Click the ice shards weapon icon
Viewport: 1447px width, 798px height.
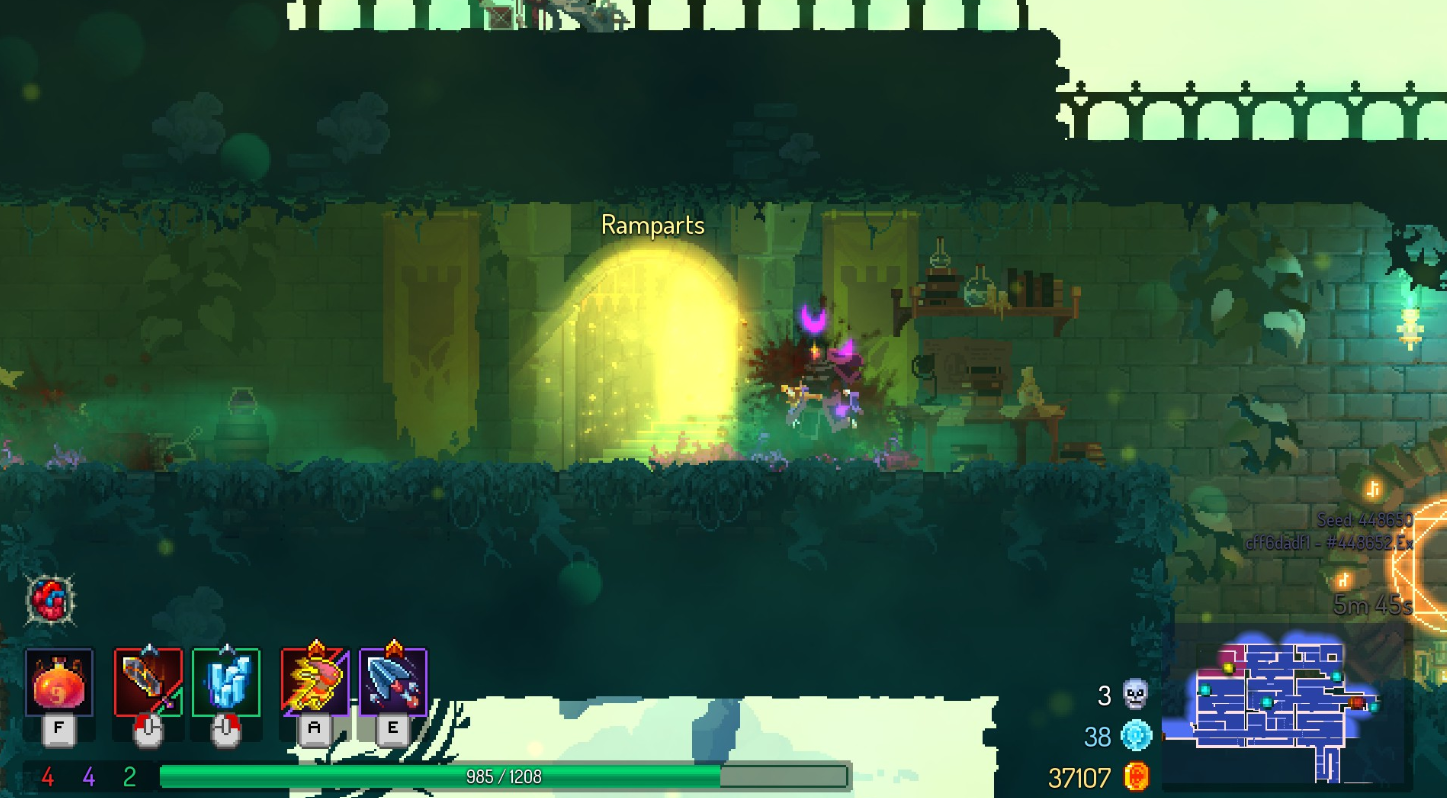pyautogui.click(x=224, y=683)
